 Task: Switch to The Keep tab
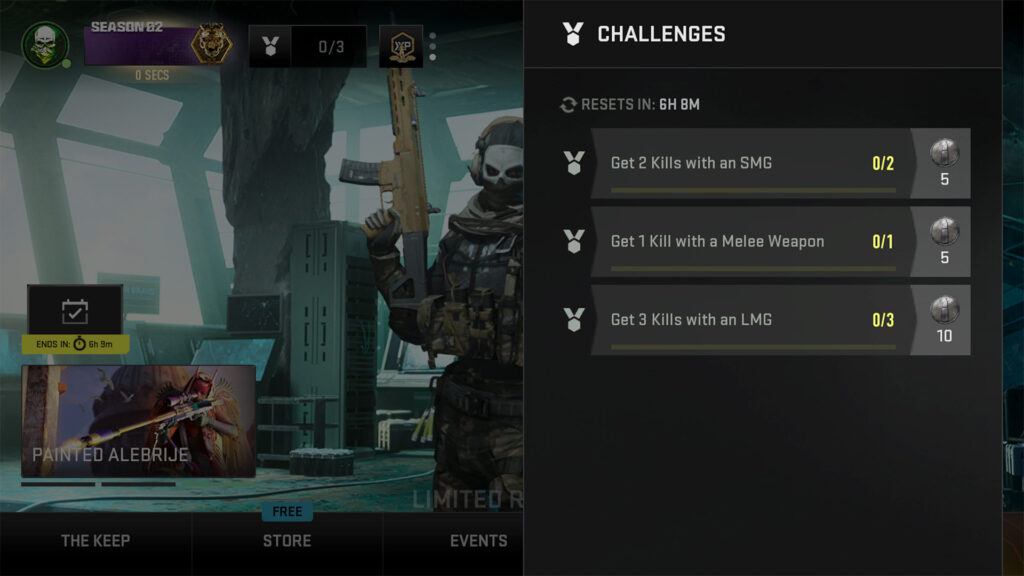click(x=95, y=541)
